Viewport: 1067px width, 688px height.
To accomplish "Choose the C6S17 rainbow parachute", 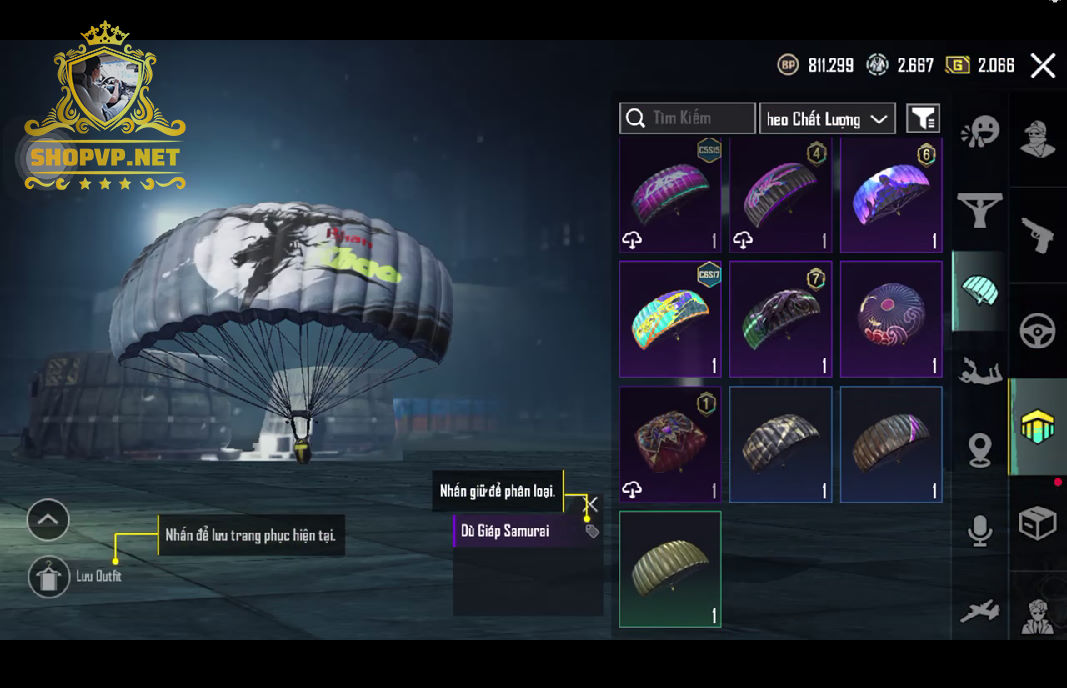I will tap(670, 319).
